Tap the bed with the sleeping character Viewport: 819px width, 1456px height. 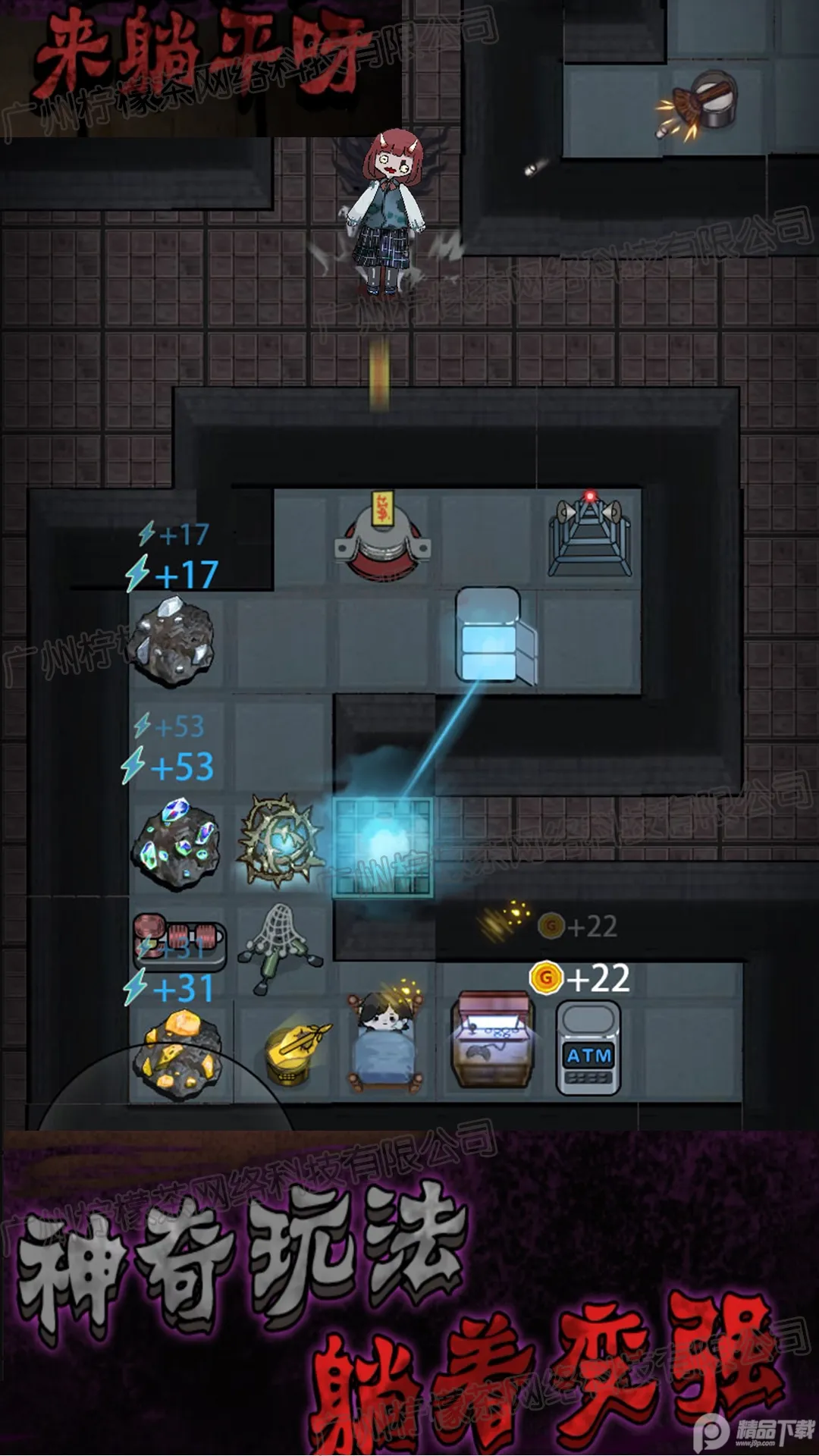[x=384, y=1043]
